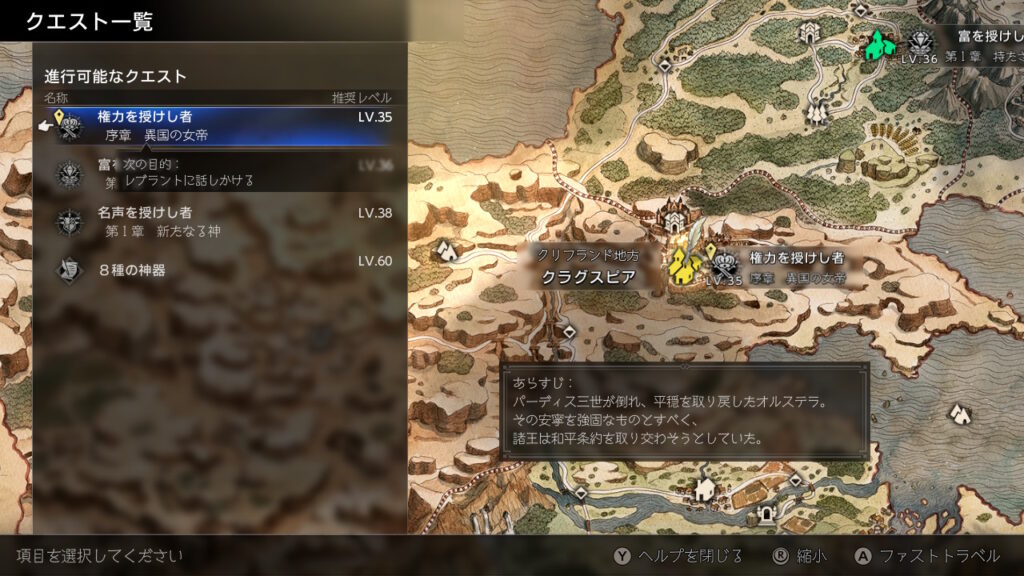Select the LV.36 quest row
The height and width of the screenshot is (576, 1024).
coord(220,173)
